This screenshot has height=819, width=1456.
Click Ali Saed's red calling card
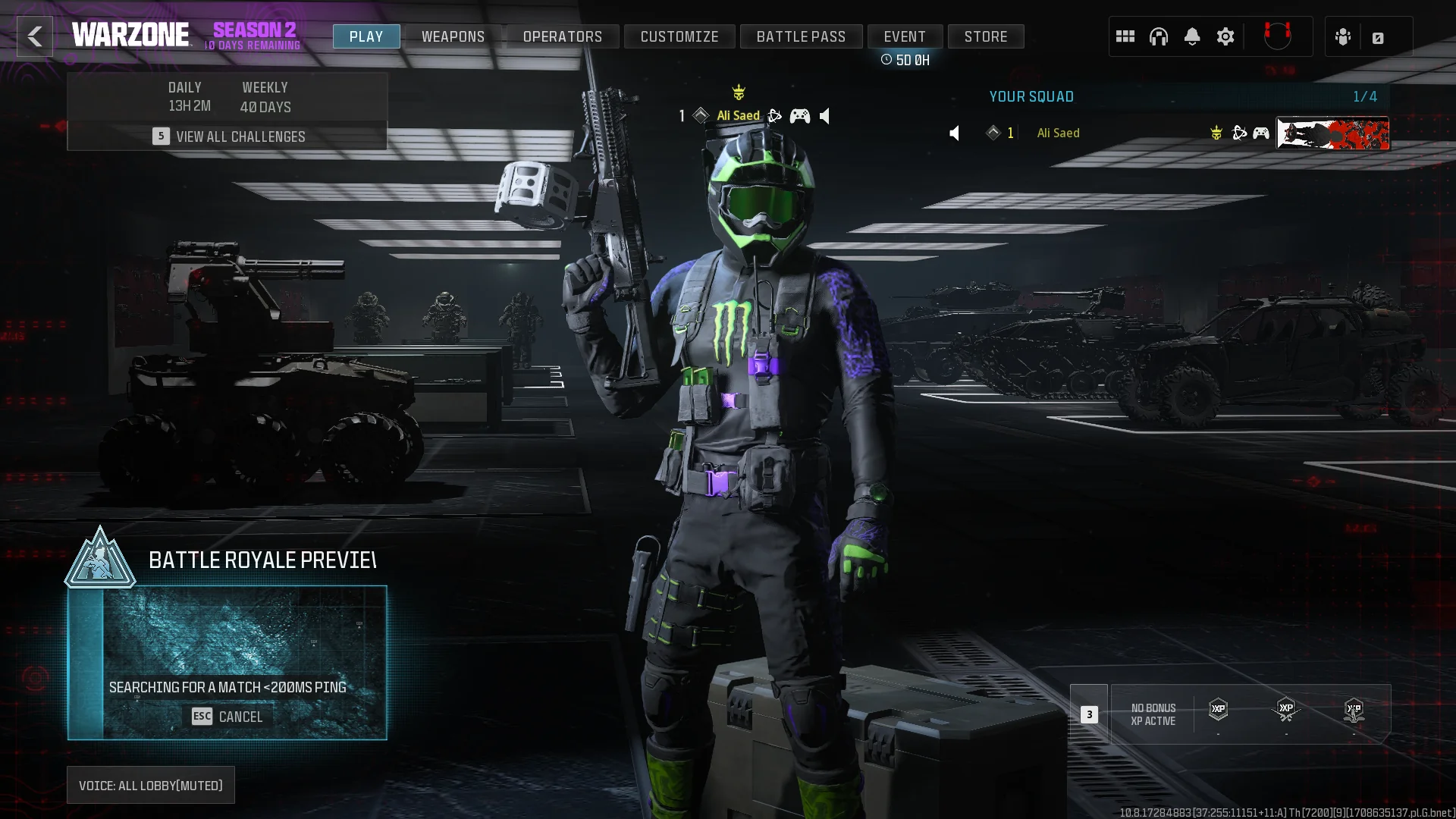[1333, 133]
